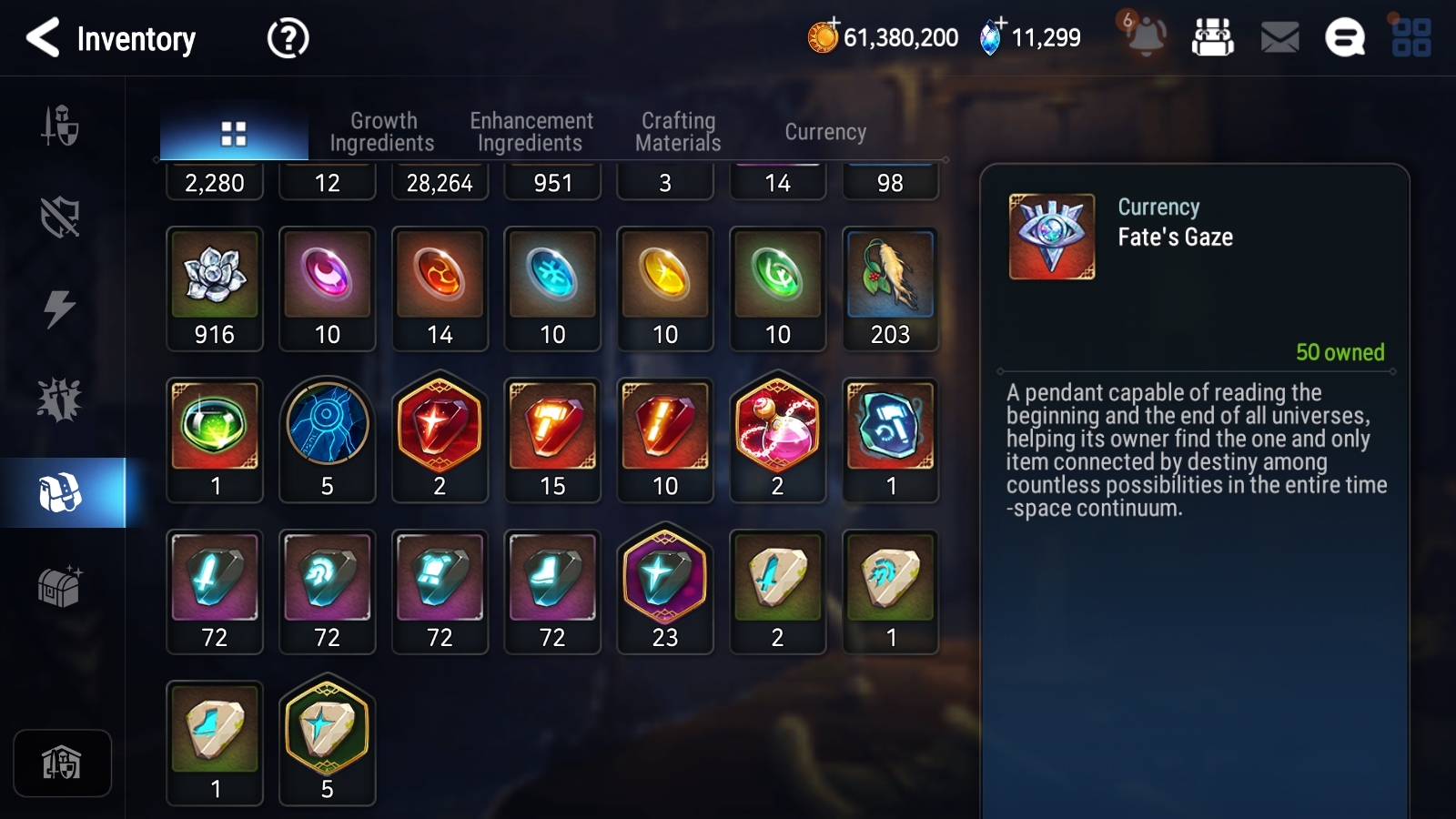The height and width of the screenshot is (819, 1456).
Task: Tap the back arrow next to Inventory
Action: (42, 38)
